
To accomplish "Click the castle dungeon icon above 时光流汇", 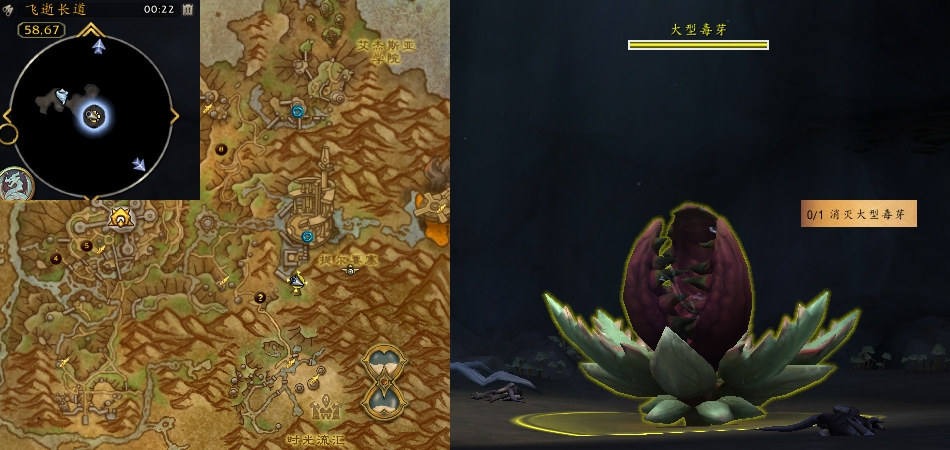I will pos(323,409).
